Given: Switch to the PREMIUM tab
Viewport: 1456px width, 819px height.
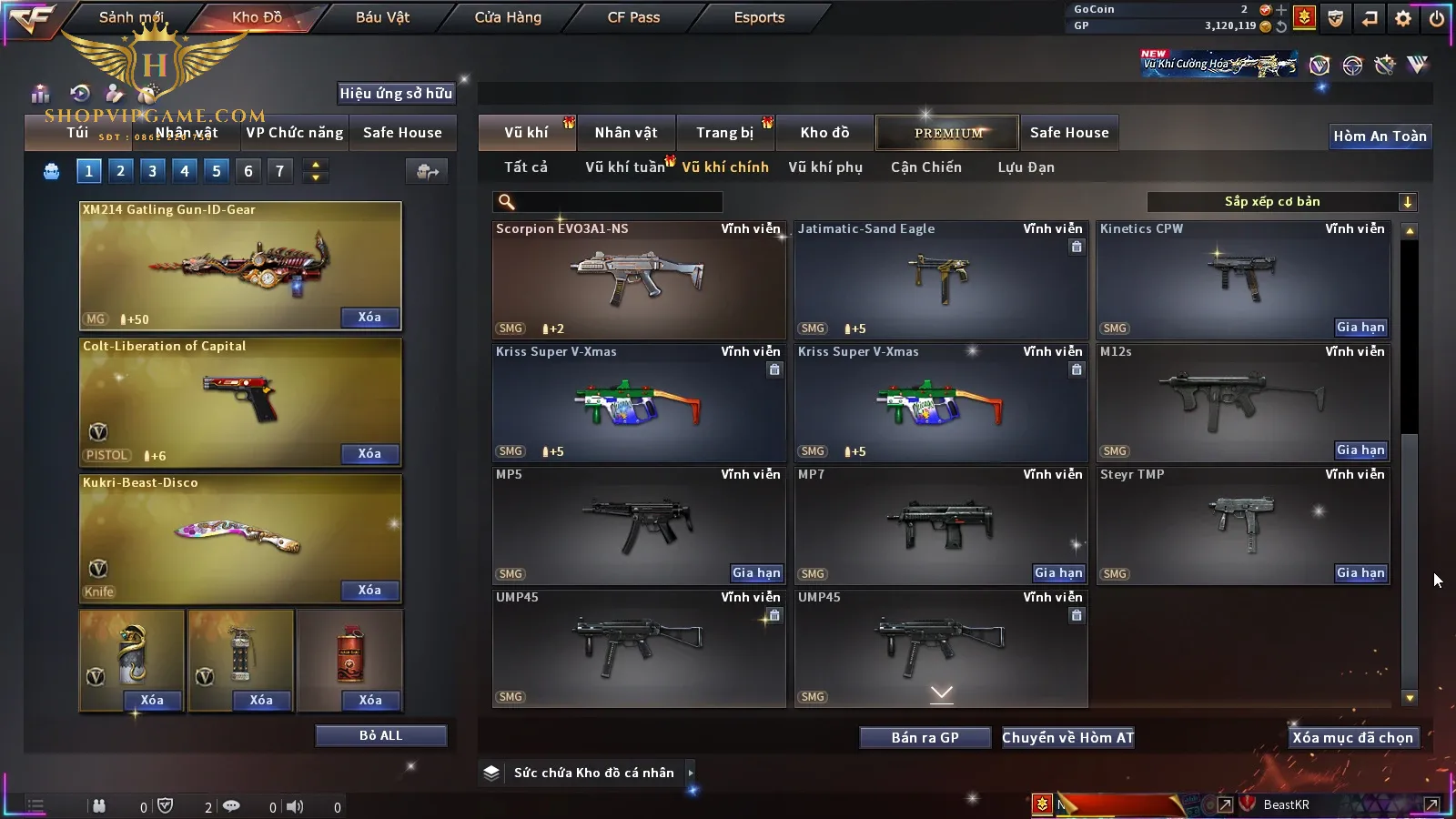Looking at the screenshot, I should (948, 133).
